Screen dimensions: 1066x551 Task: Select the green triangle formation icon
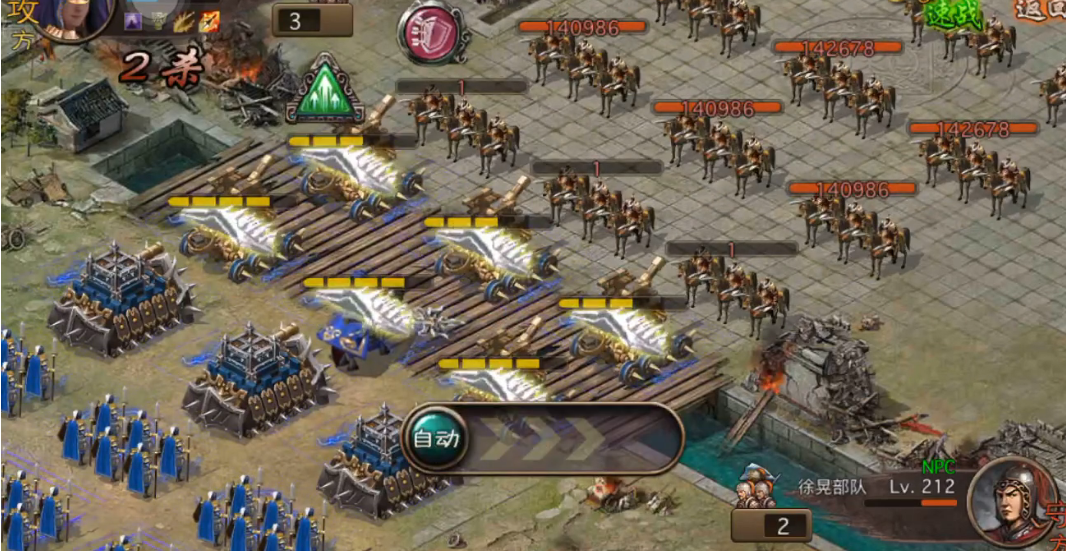[325, 89]
